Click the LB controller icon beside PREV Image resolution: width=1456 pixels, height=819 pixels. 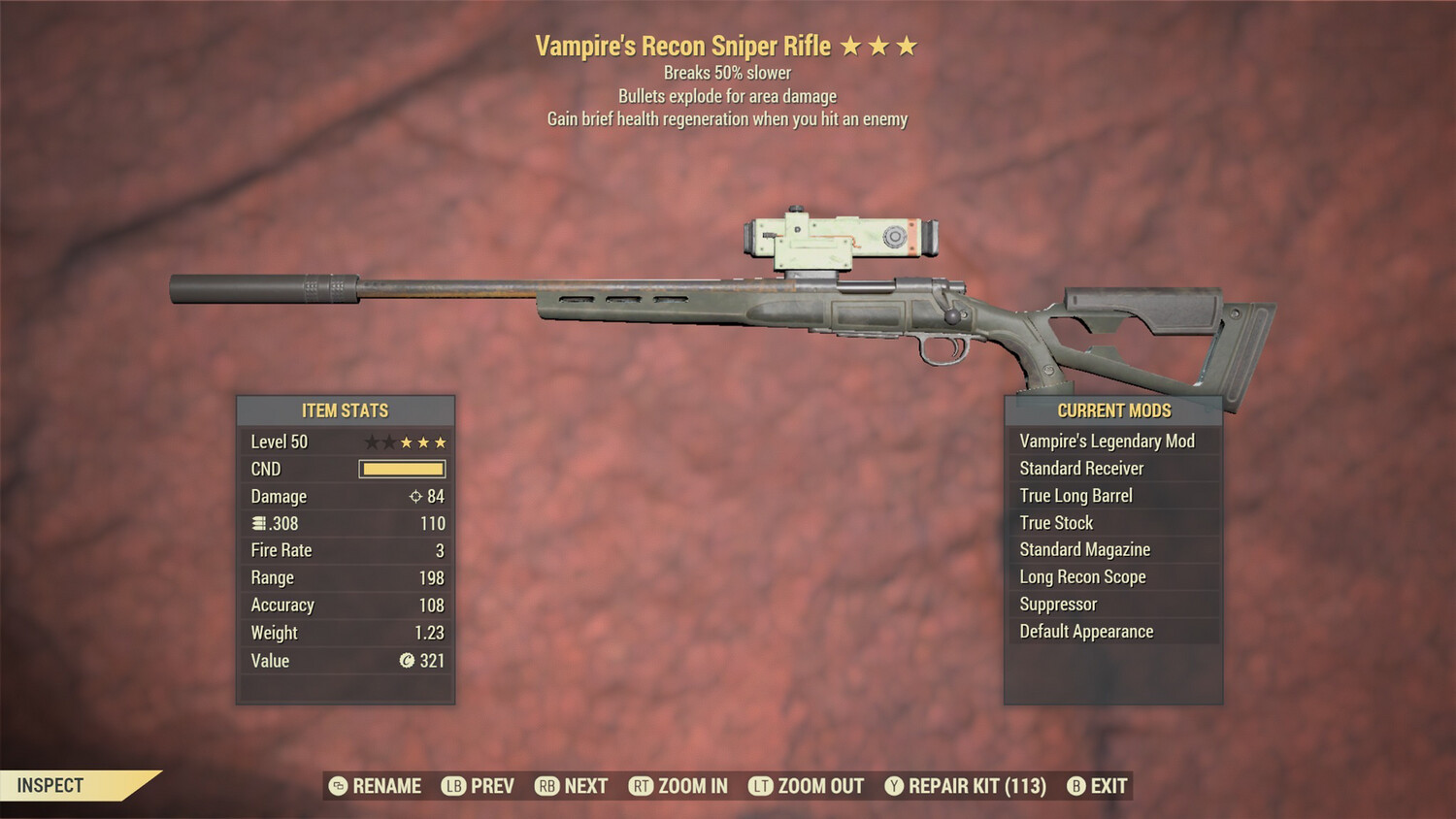(452, 786)
